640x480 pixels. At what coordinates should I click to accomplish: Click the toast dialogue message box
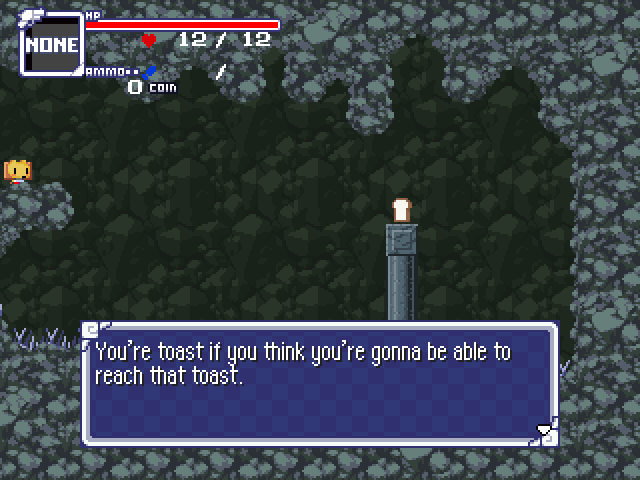[x=320, y=383]
